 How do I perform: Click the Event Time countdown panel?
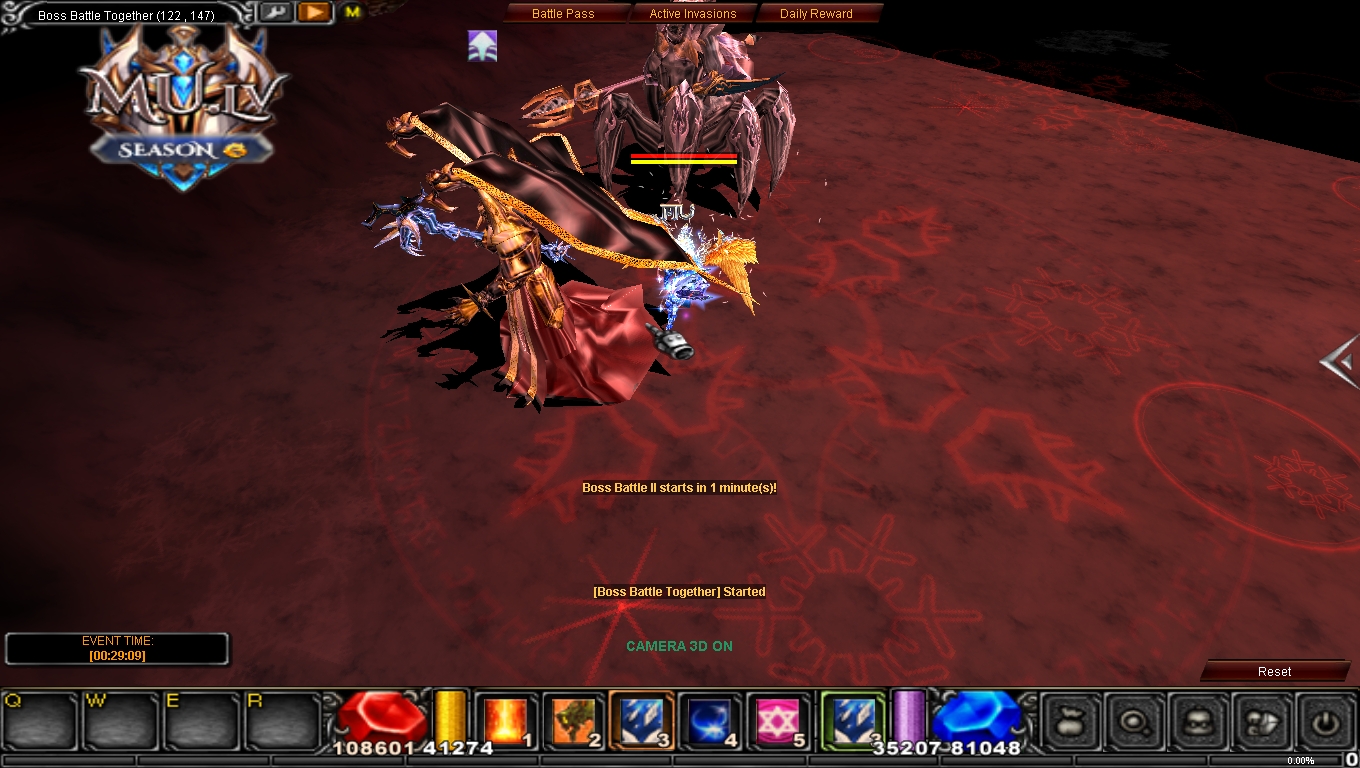(117, 648)
